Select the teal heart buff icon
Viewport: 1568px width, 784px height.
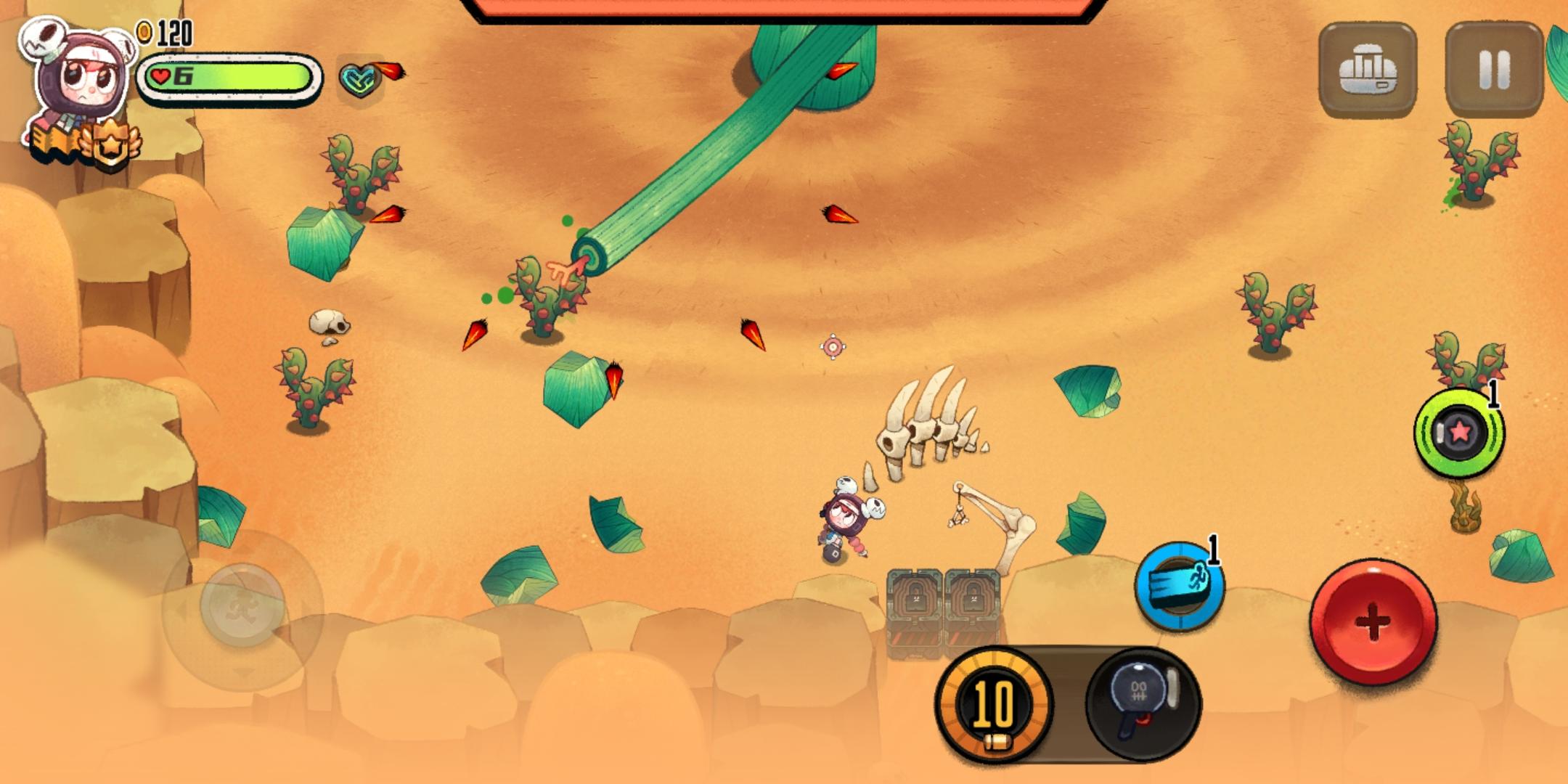359,79
